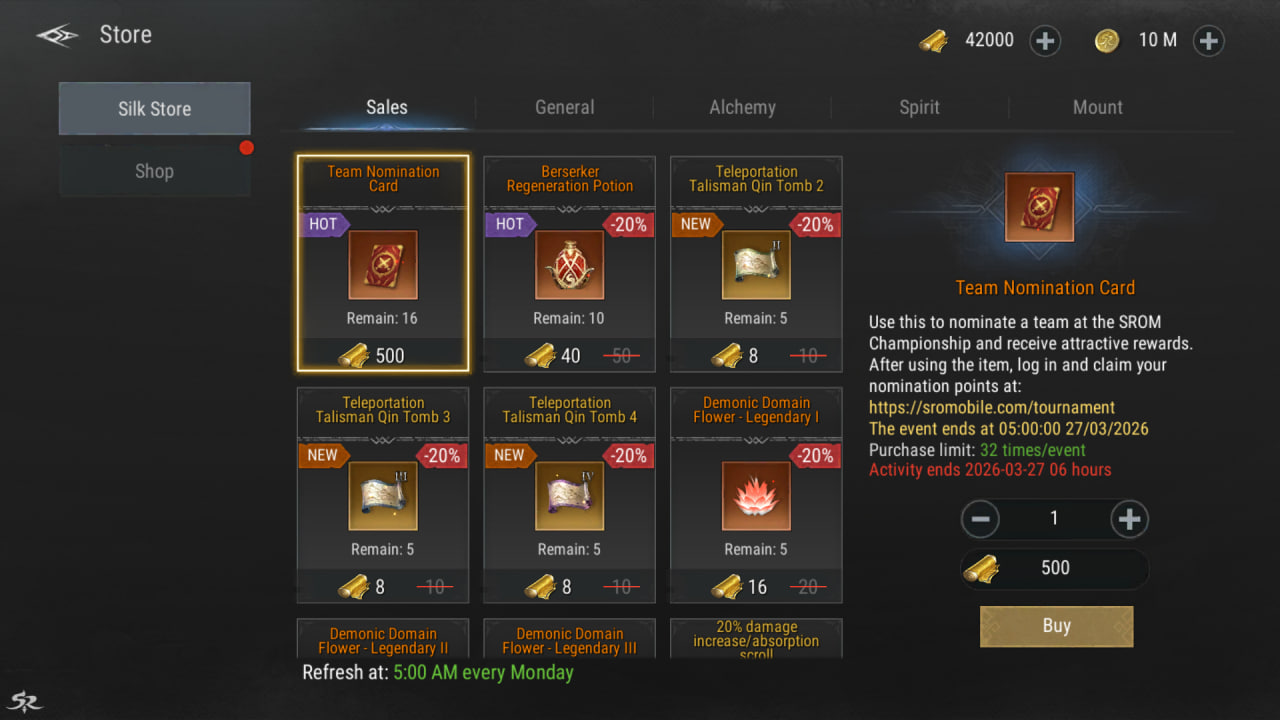Select Teleportation Talisman Qin Tomb 2
Viewport: 1280px width, 720px height.
tap(756, 264)
